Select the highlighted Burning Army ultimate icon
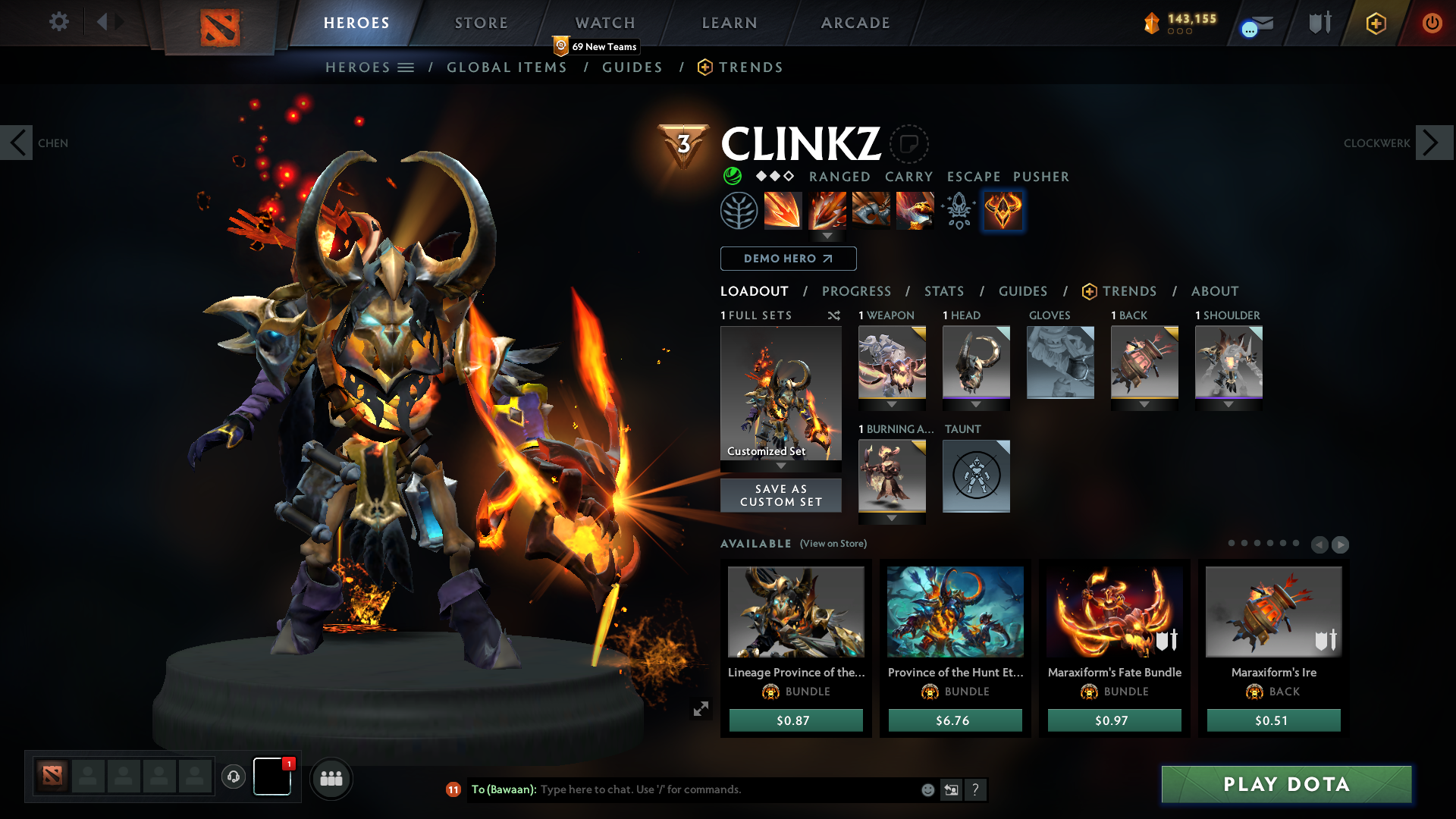Viewport: 1456px width, 819px height. (1003, 210)
